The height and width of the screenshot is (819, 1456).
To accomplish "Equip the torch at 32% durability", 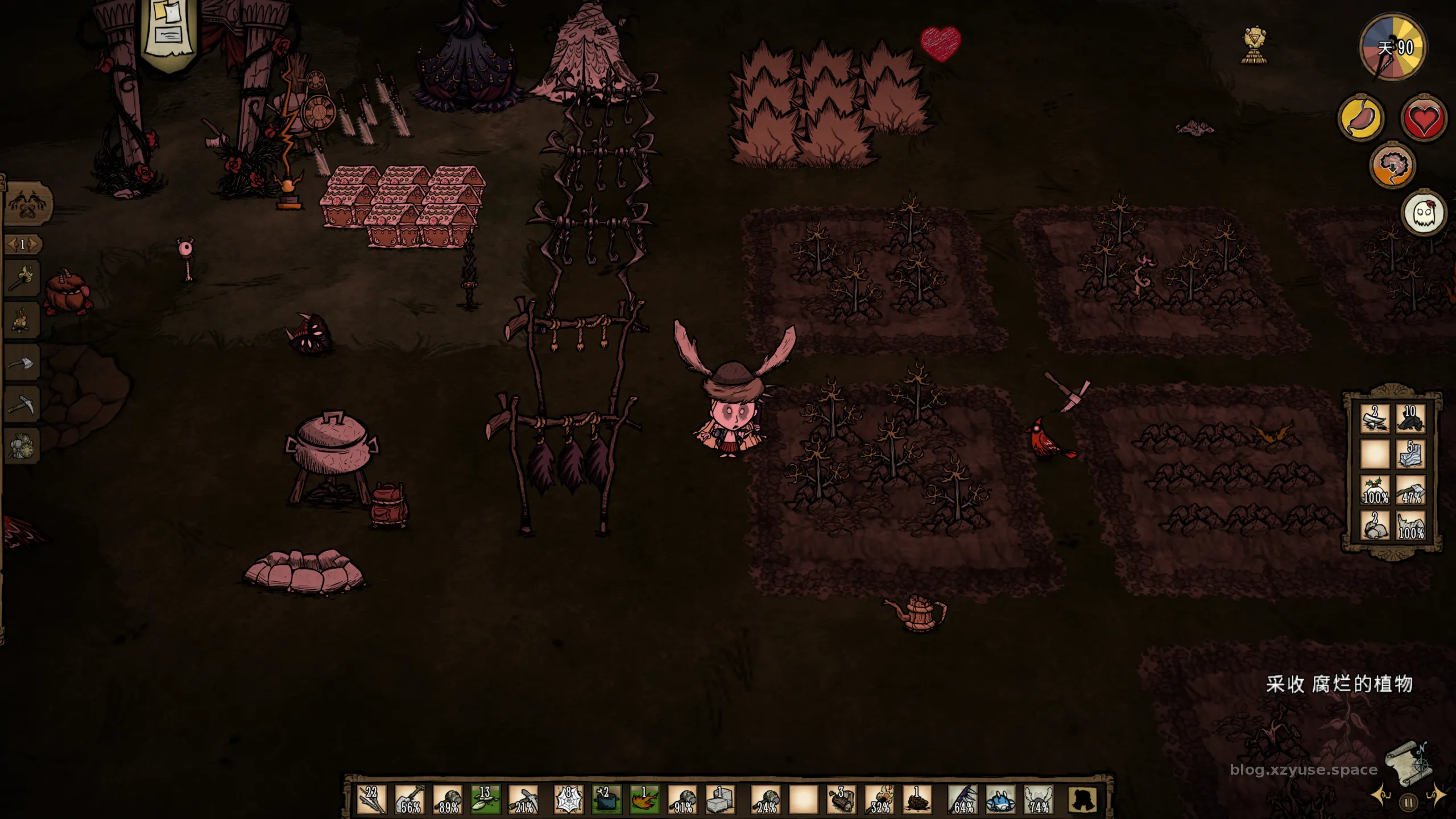I will pos(879,799).
